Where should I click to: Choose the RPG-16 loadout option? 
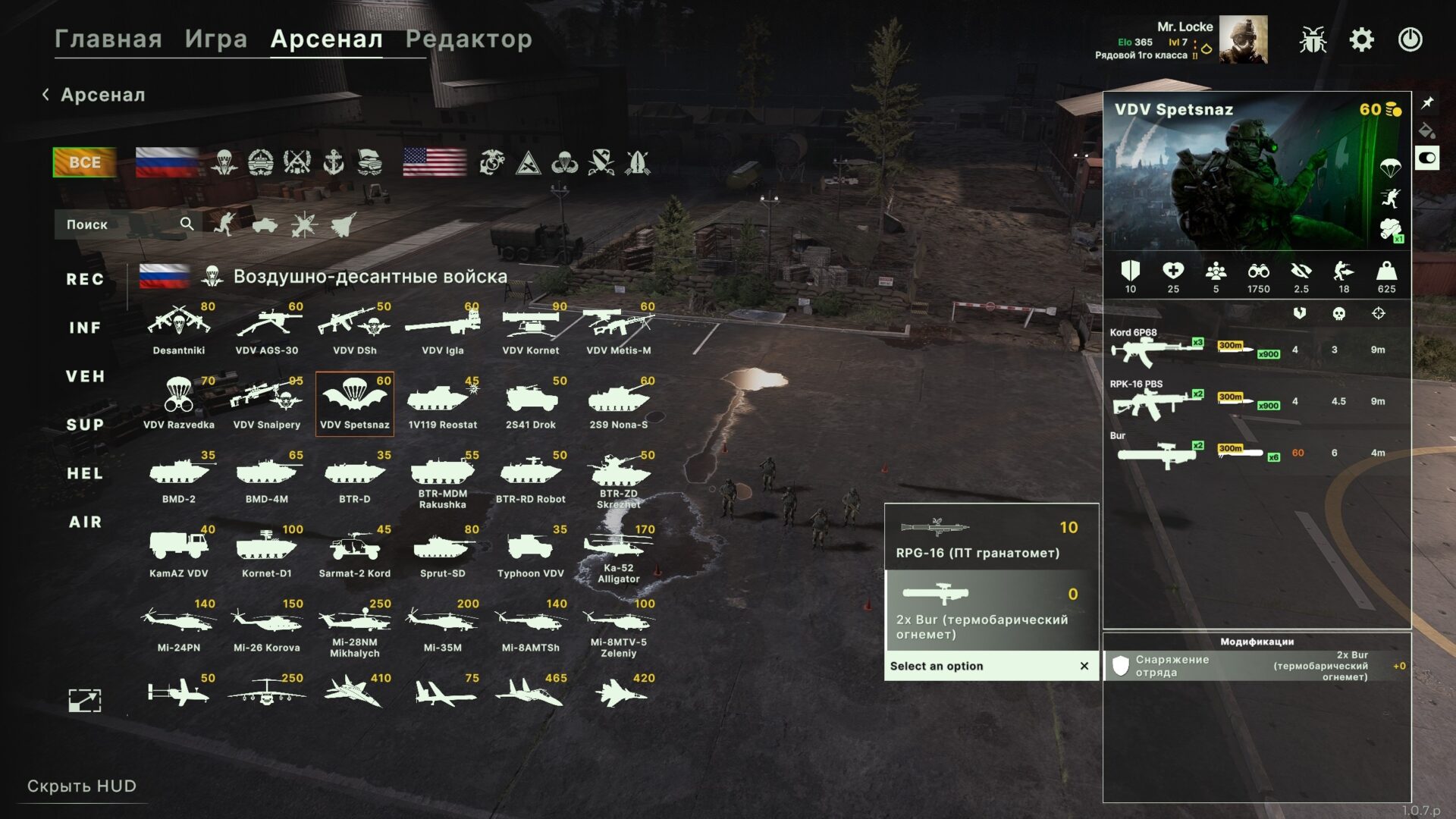991,538
